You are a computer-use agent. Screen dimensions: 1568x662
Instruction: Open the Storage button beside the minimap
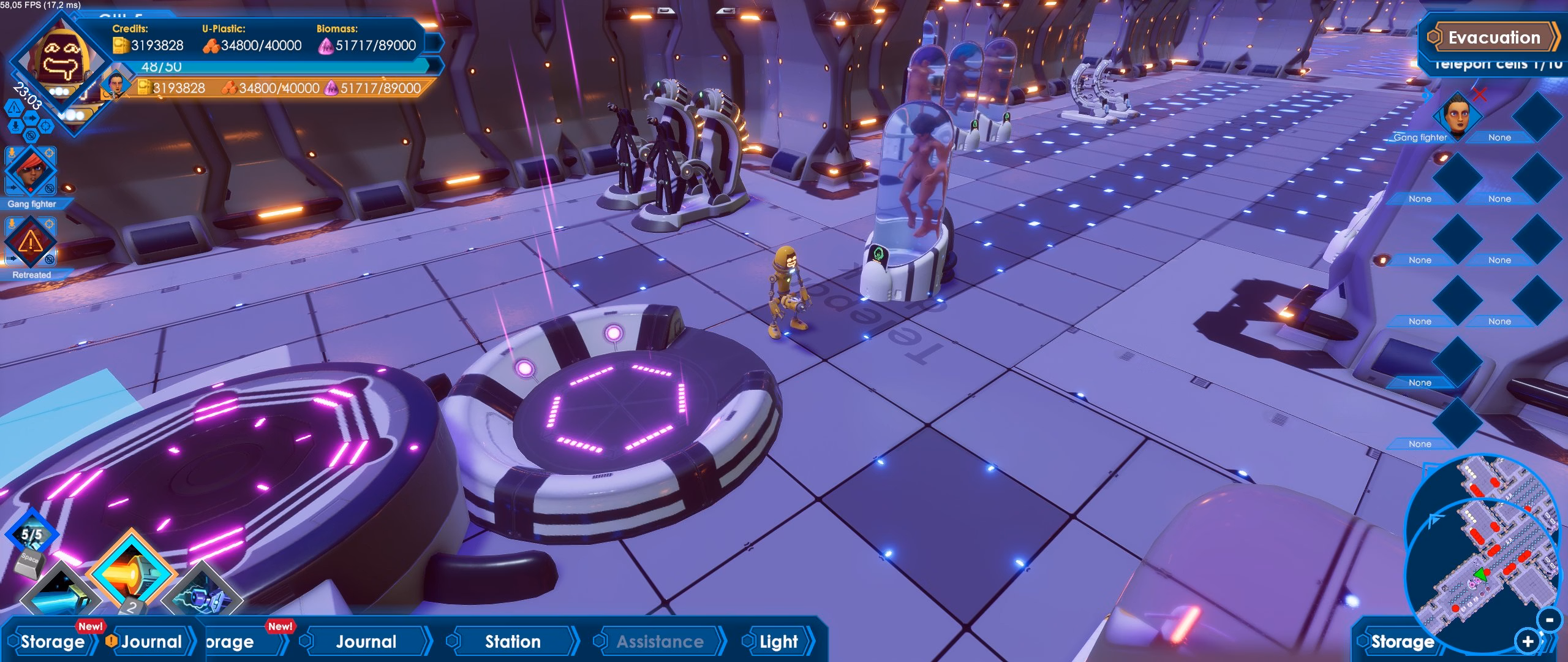[x=1401, y=642]
